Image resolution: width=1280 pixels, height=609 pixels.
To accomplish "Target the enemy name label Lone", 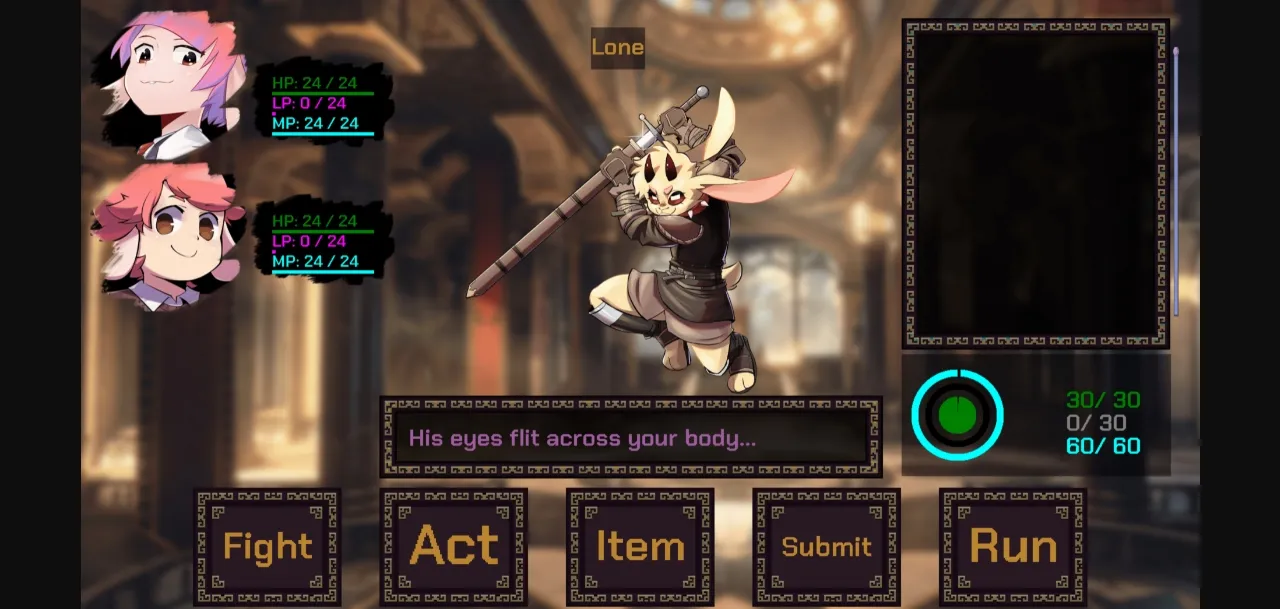I will tap(617, 47).
